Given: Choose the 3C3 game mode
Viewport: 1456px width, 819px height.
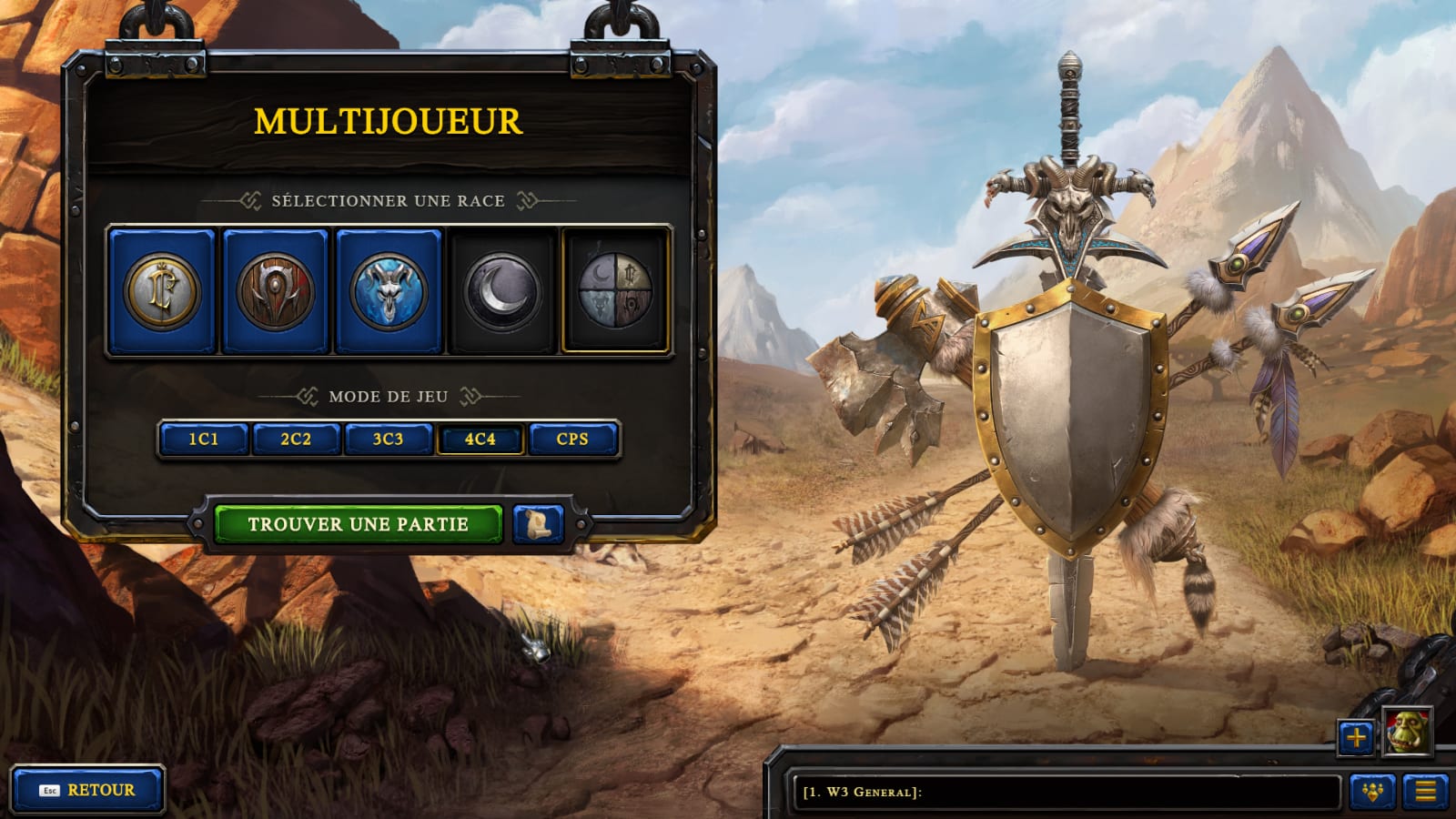Looking at the screenshot, I should click(388, 439).
